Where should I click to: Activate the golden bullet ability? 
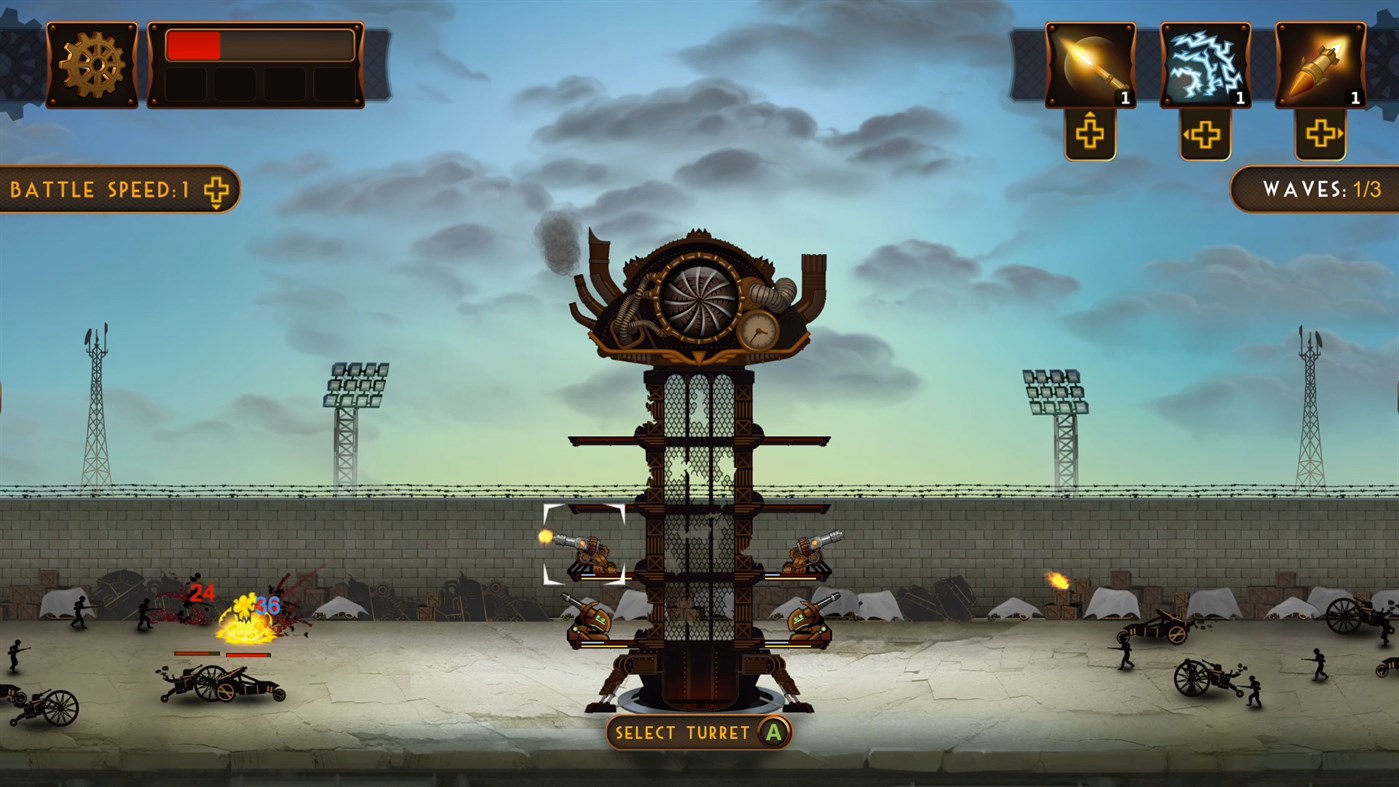pyautogui.click(x=1089, y=66)
